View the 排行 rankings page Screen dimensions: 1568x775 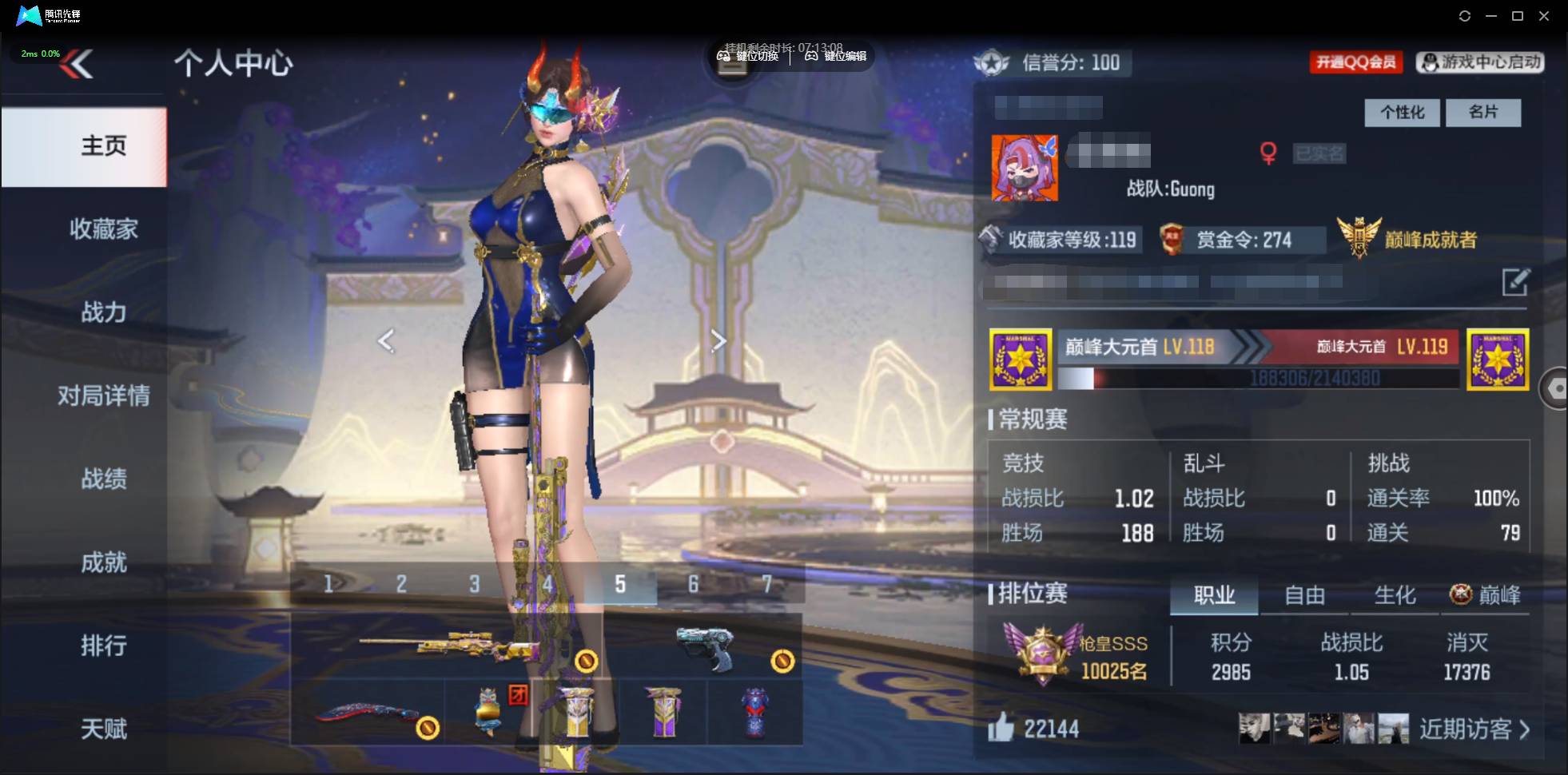(103, 646)
